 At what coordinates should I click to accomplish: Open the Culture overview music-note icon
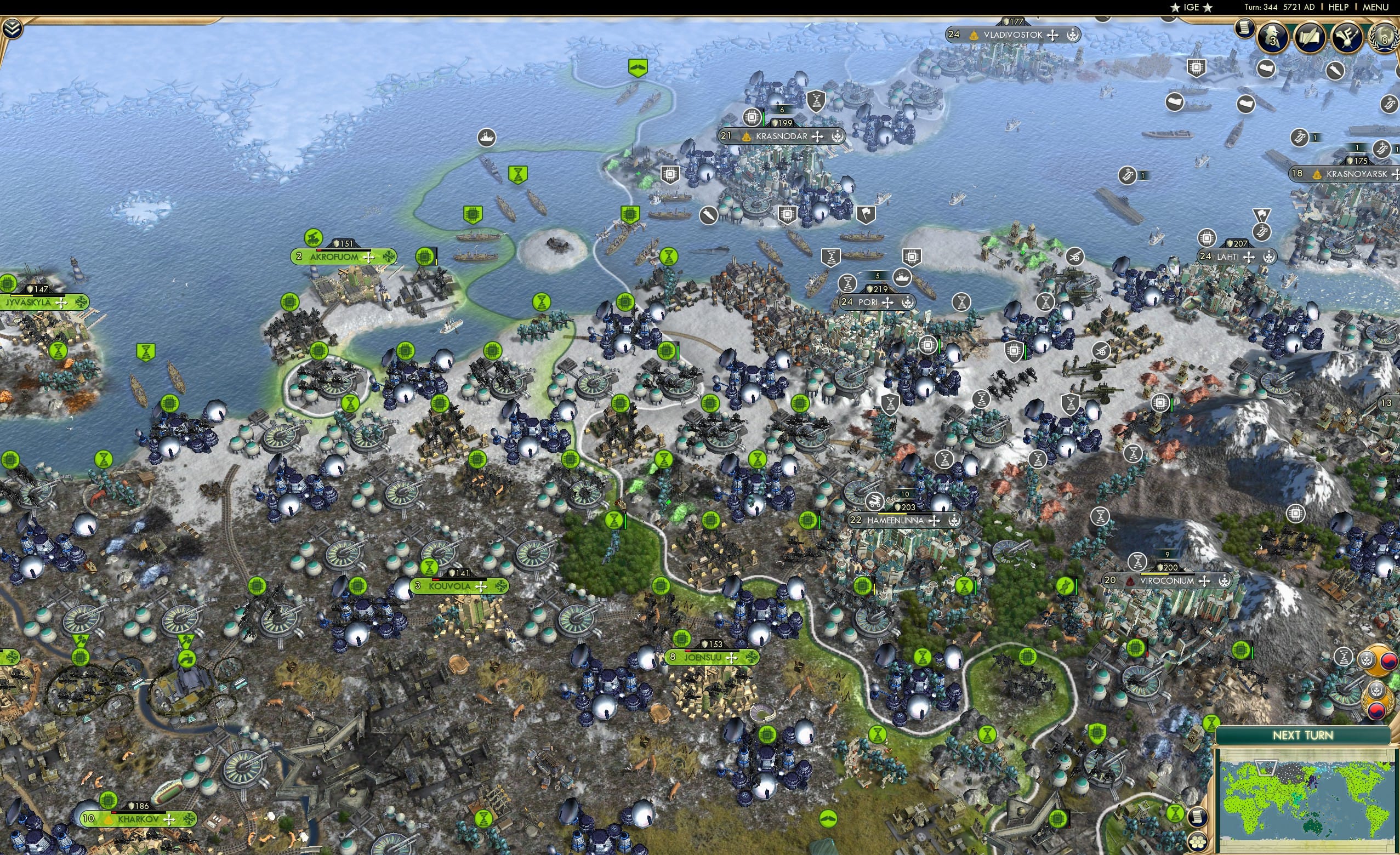[1347, 37]
